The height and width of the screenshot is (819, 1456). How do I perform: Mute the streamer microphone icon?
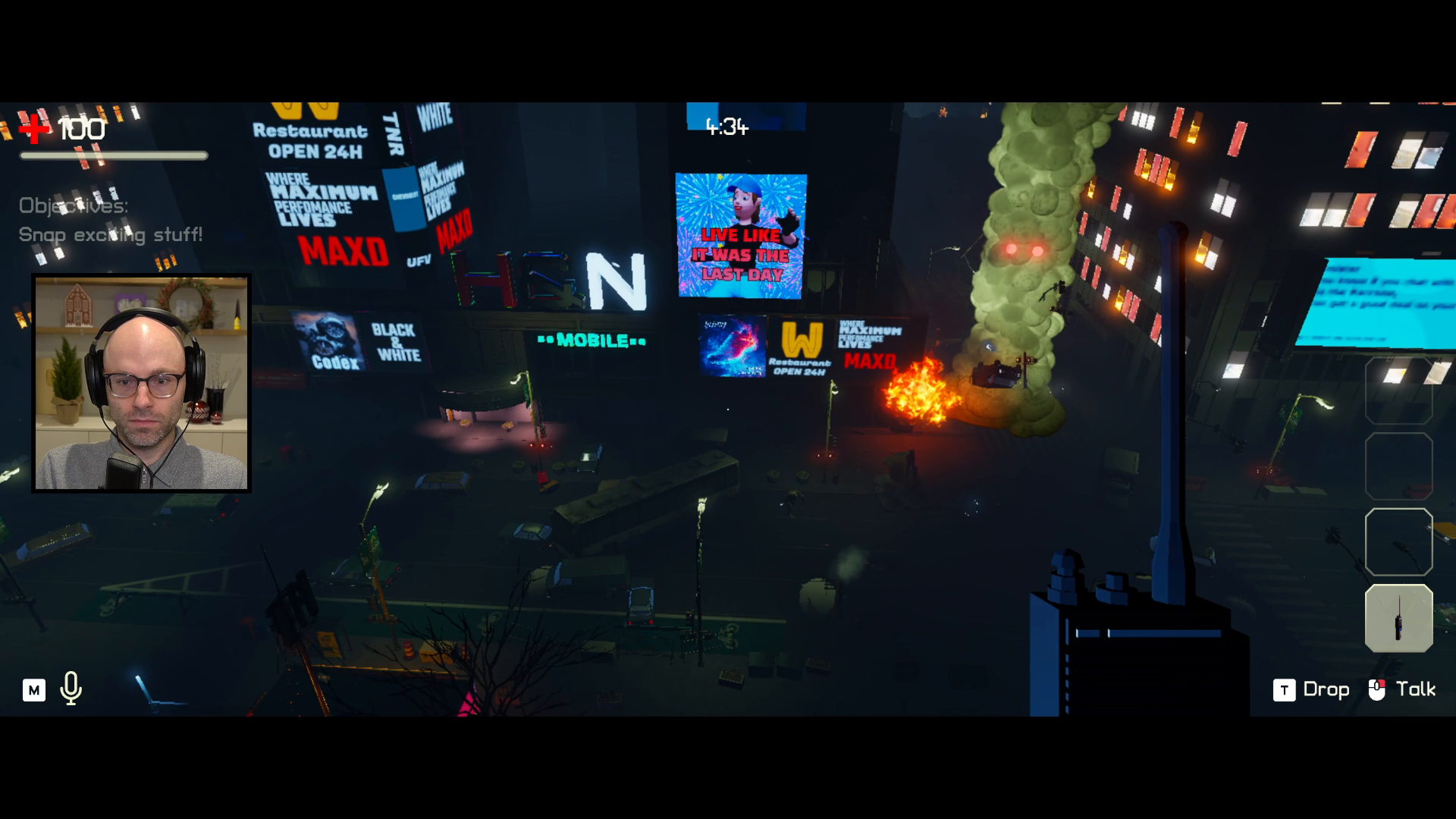point(71,689)
